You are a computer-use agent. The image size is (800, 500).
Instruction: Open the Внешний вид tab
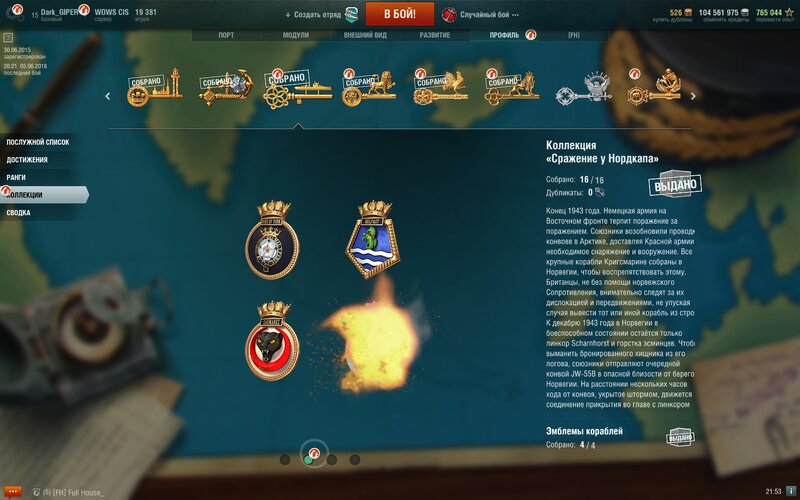pos(365,35)
